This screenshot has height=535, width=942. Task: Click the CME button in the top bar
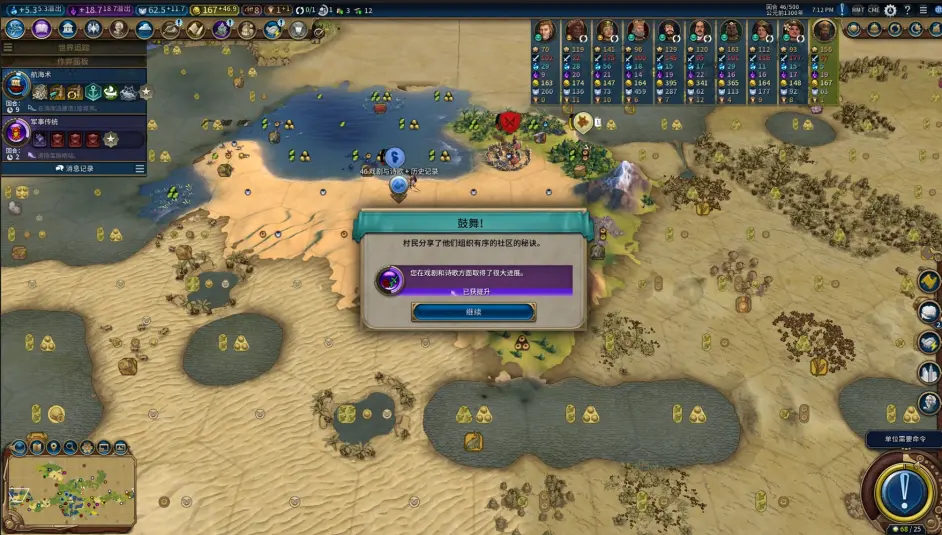coord(873,10)
